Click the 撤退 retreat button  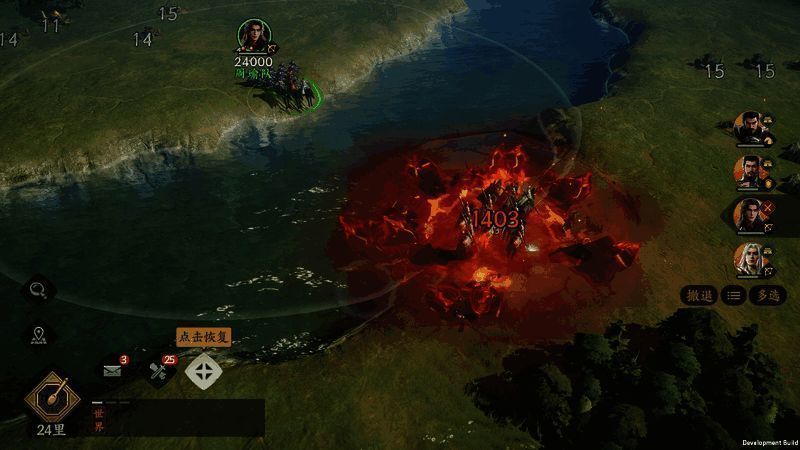point(699,295)
